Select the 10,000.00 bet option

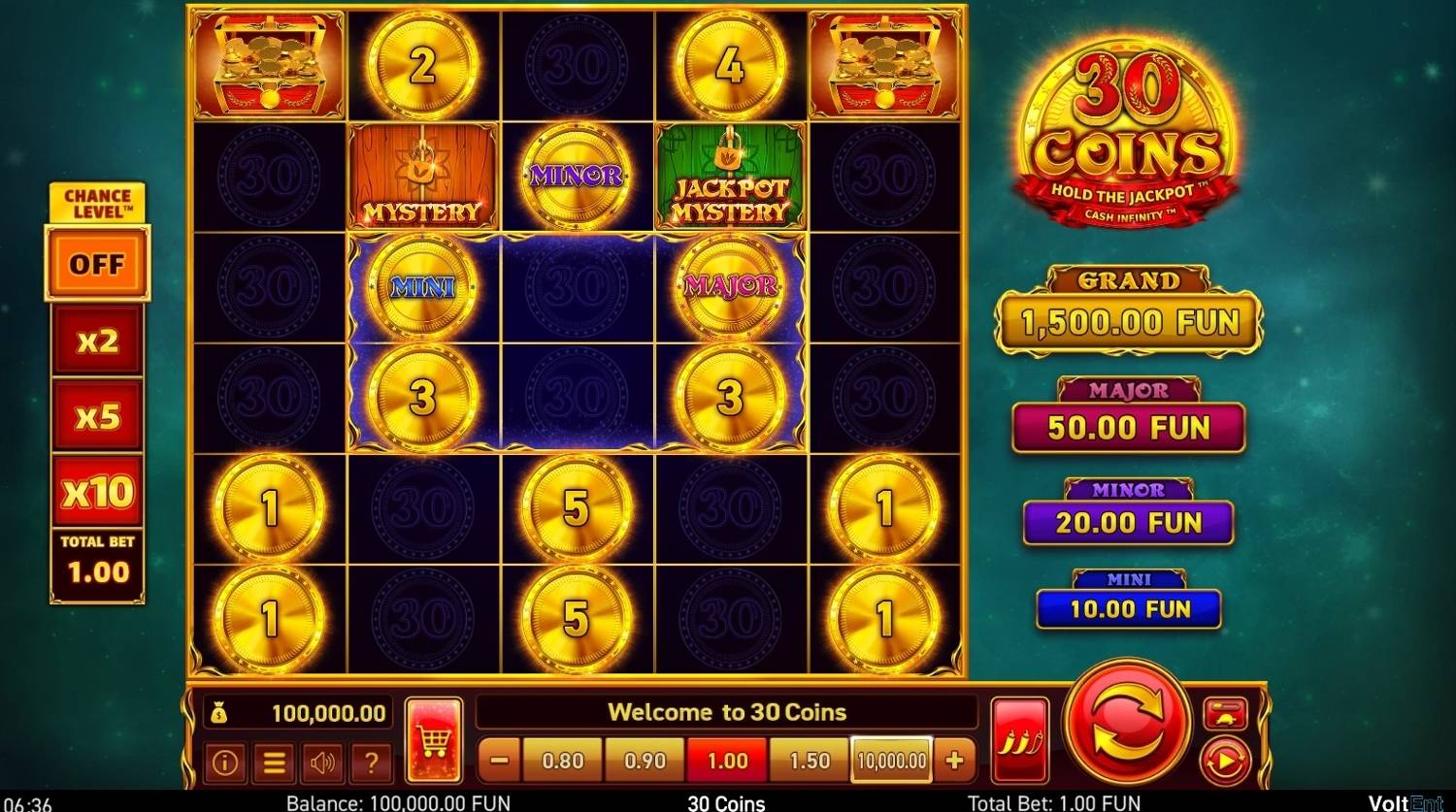[889, 761]
